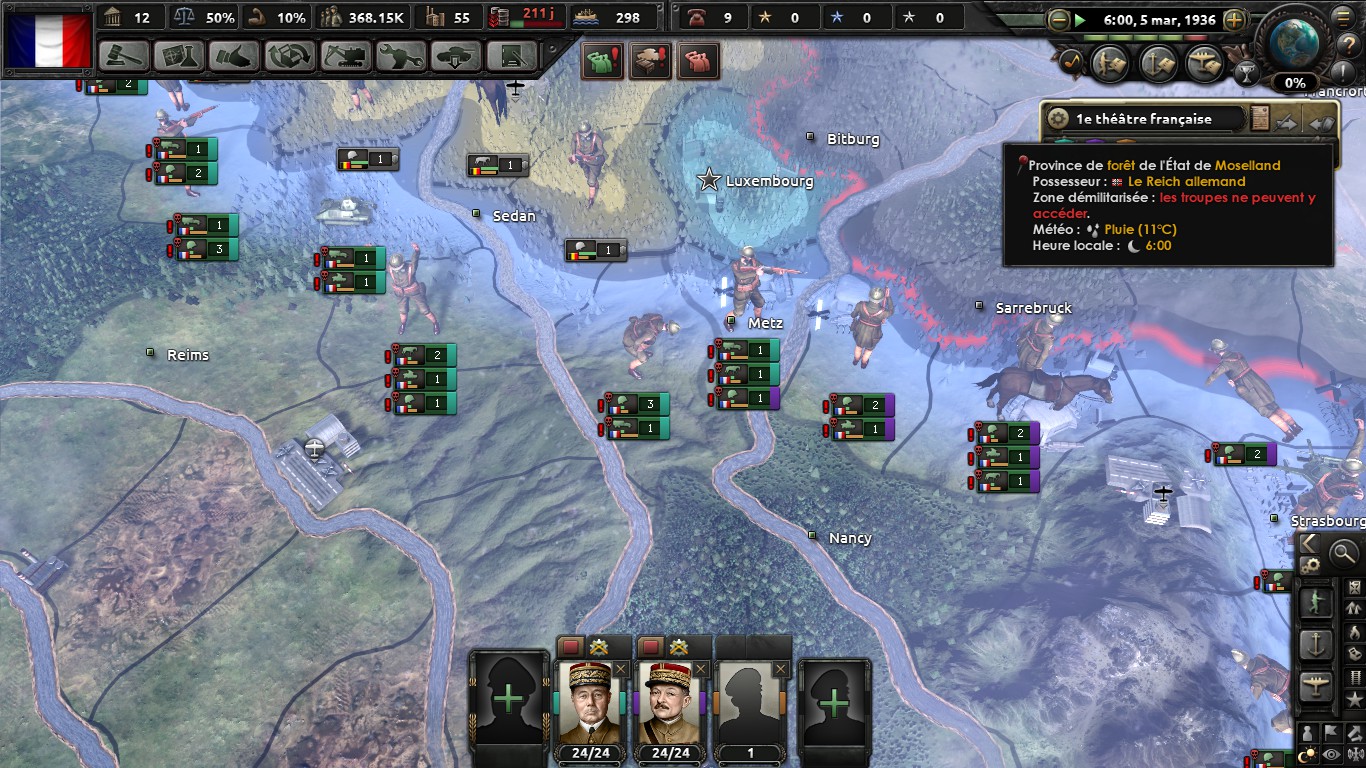Viewport: 1366px width, 768px height.
Task: Open the map search magnifying glass
Action: point(1343,551)
